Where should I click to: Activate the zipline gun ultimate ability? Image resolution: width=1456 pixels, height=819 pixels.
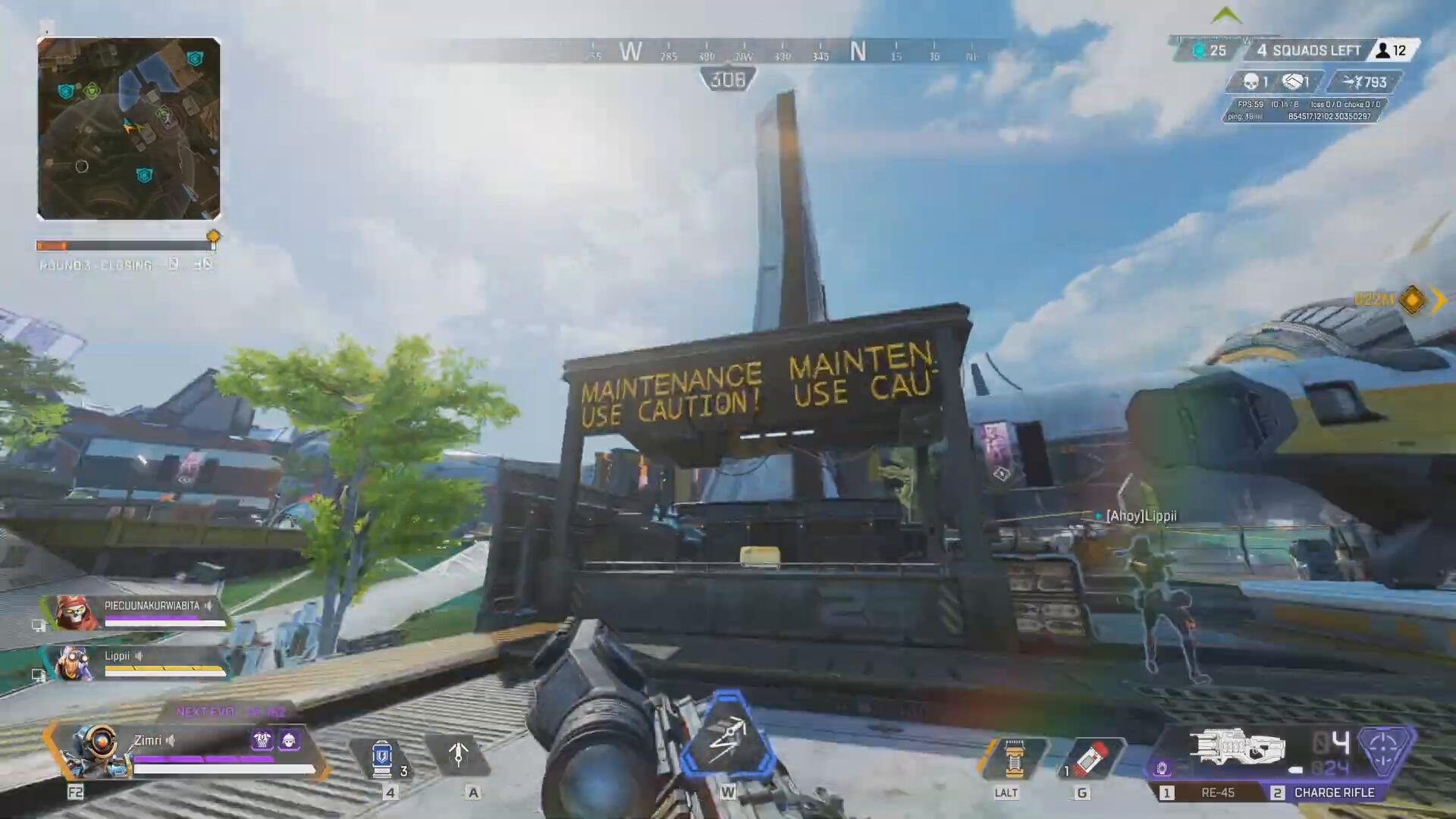click(x=727, y=737)
